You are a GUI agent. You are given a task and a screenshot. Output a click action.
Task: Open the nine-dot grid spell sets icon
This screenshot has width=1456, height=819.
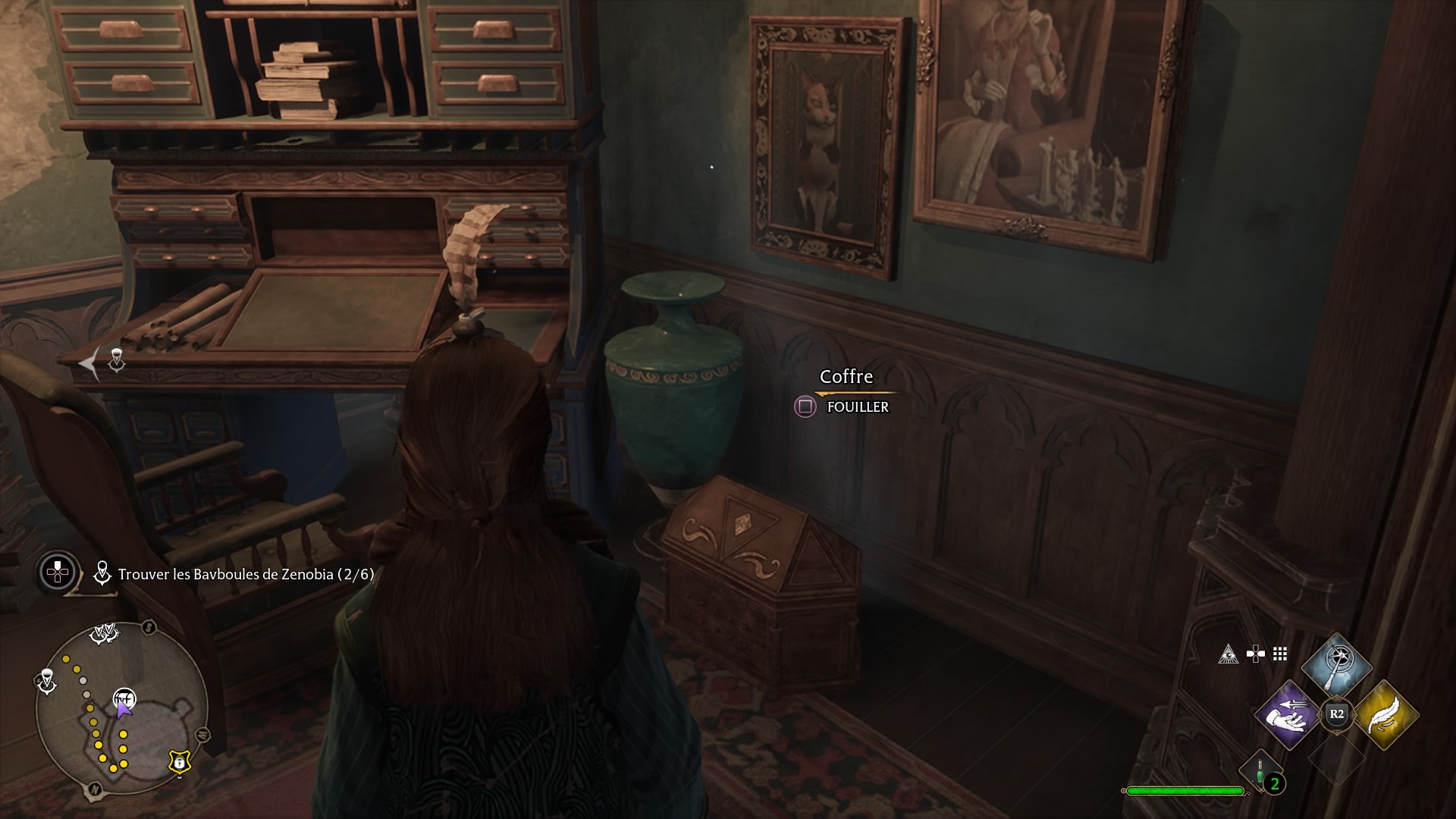tap(1280, 654)
